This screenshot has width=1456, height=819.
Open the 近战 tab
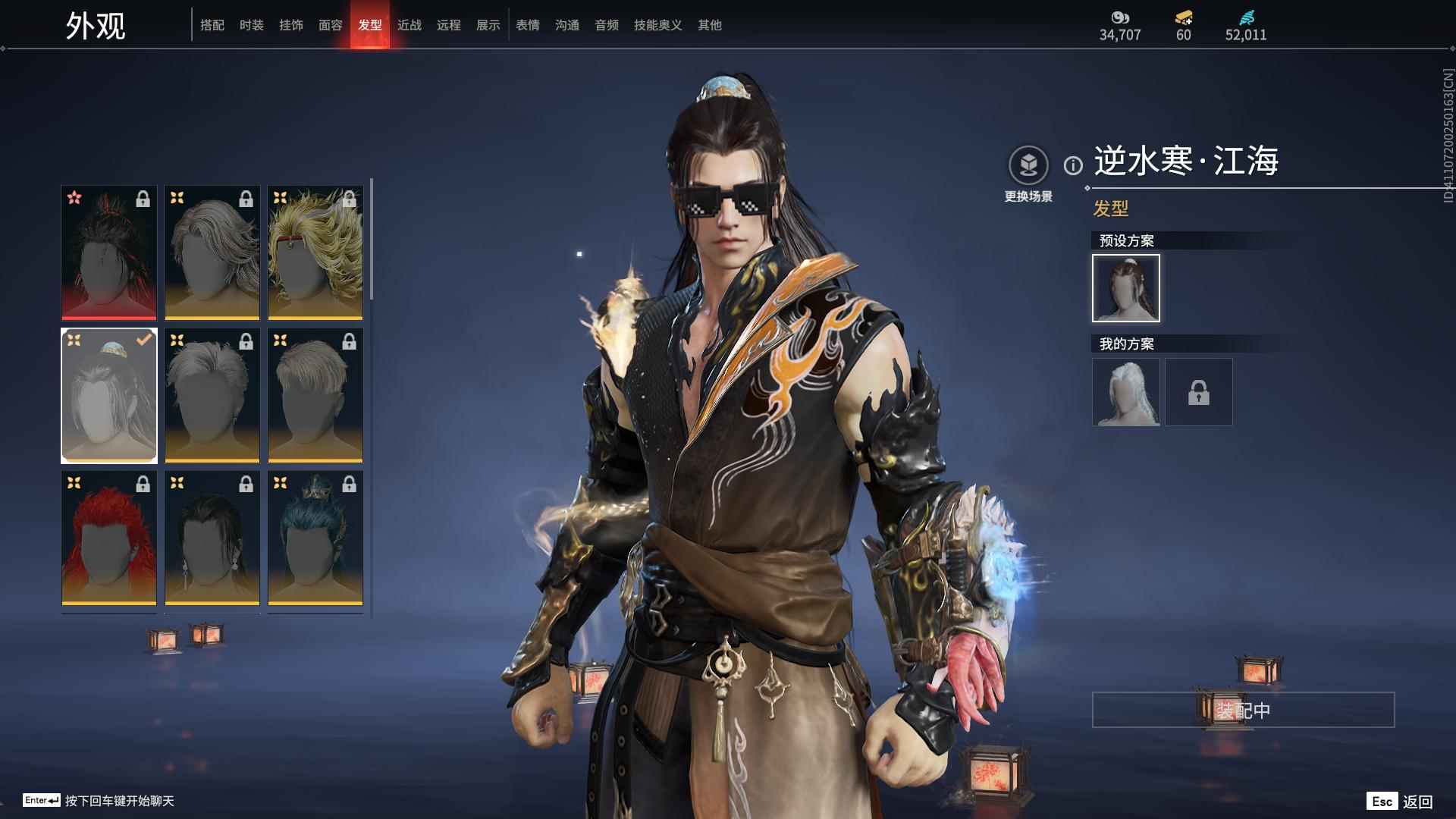pos(409,25)
